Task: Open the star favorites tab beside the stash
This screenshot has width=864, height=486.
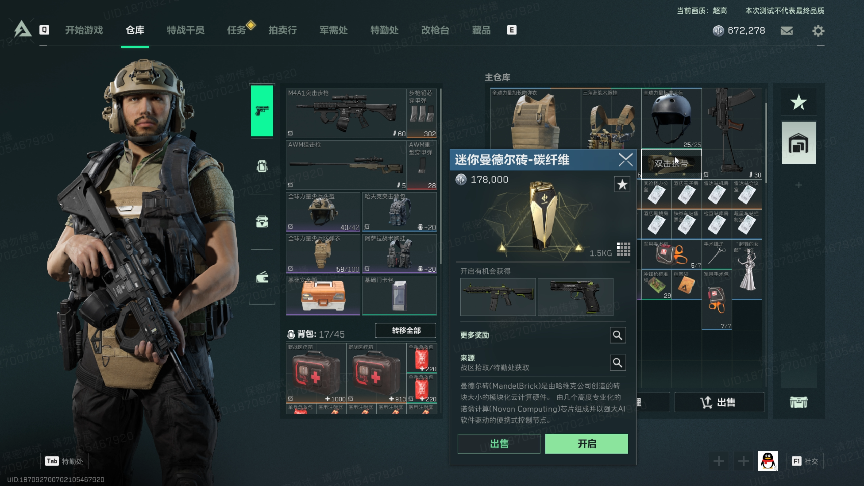Action: pos(798,102)
